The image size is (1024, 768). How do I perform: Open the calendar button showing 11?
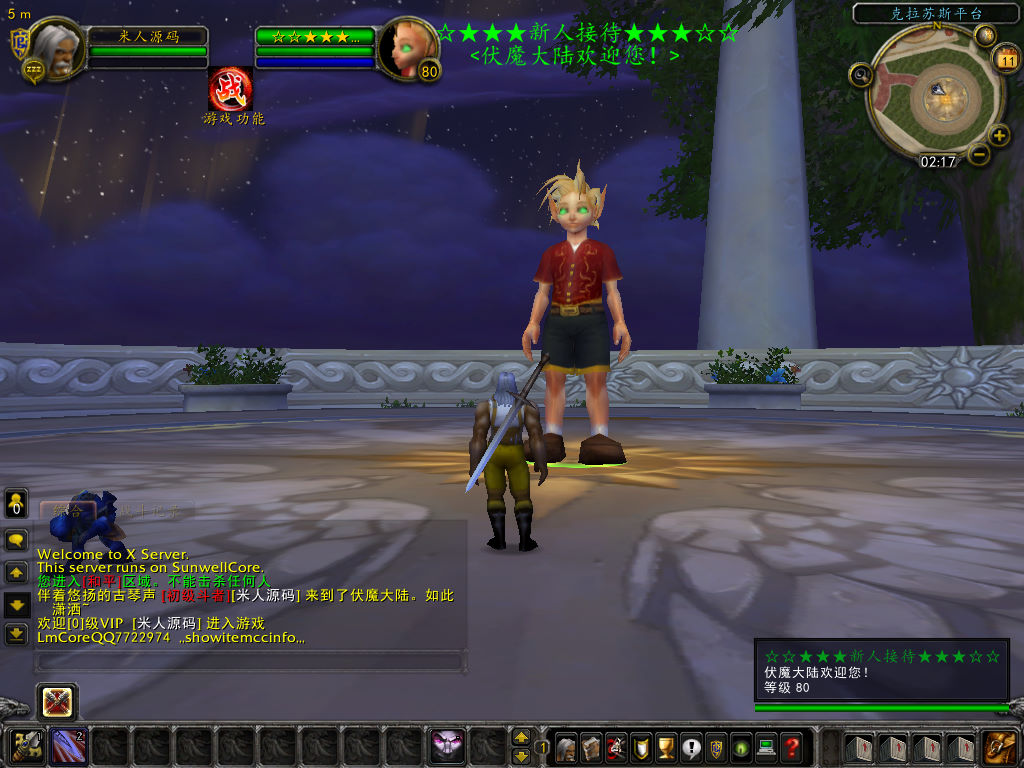coord(1006,59)
